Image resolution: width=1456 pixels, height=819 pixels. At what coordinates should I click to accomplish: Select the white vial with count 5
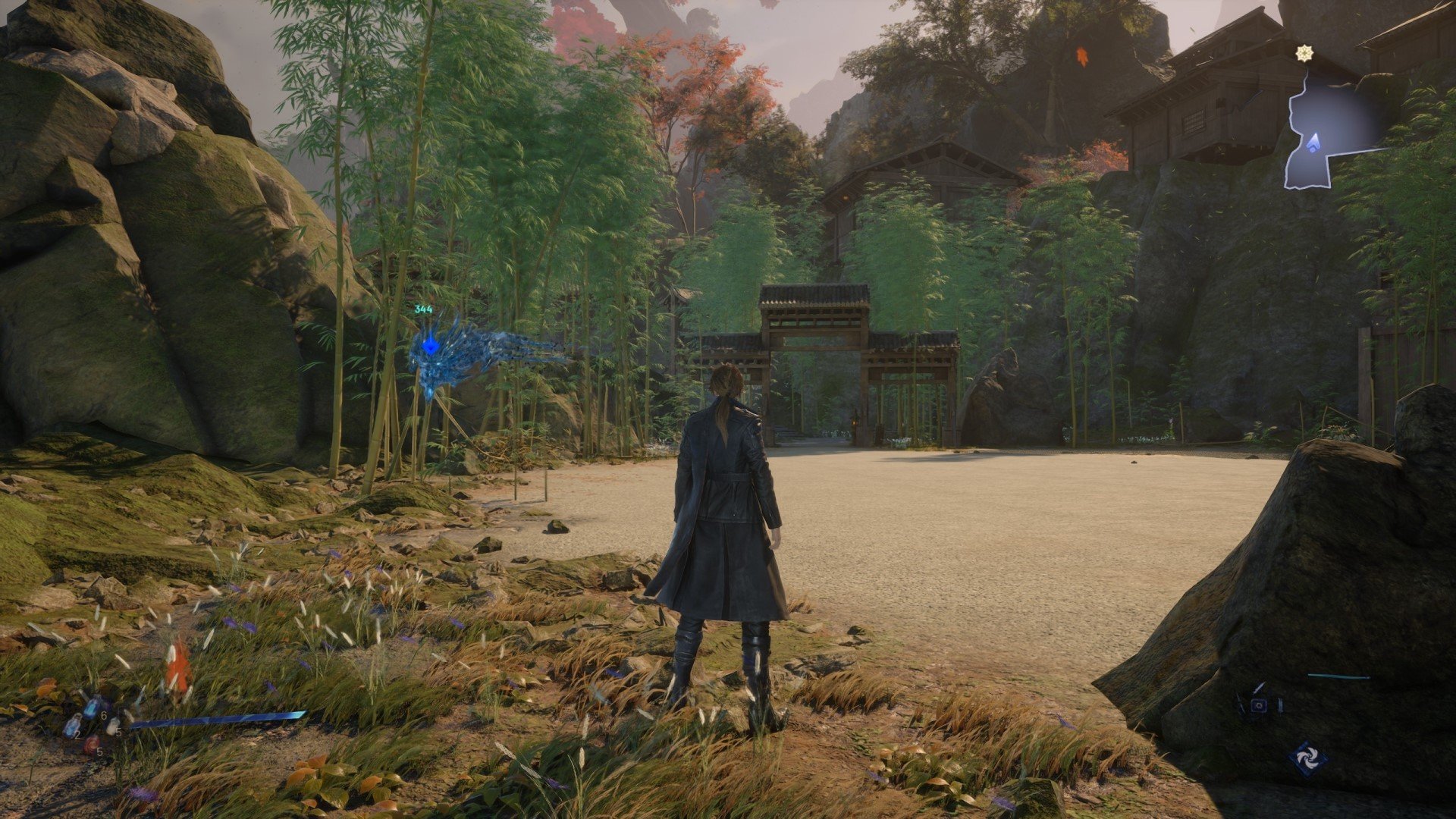114,726
